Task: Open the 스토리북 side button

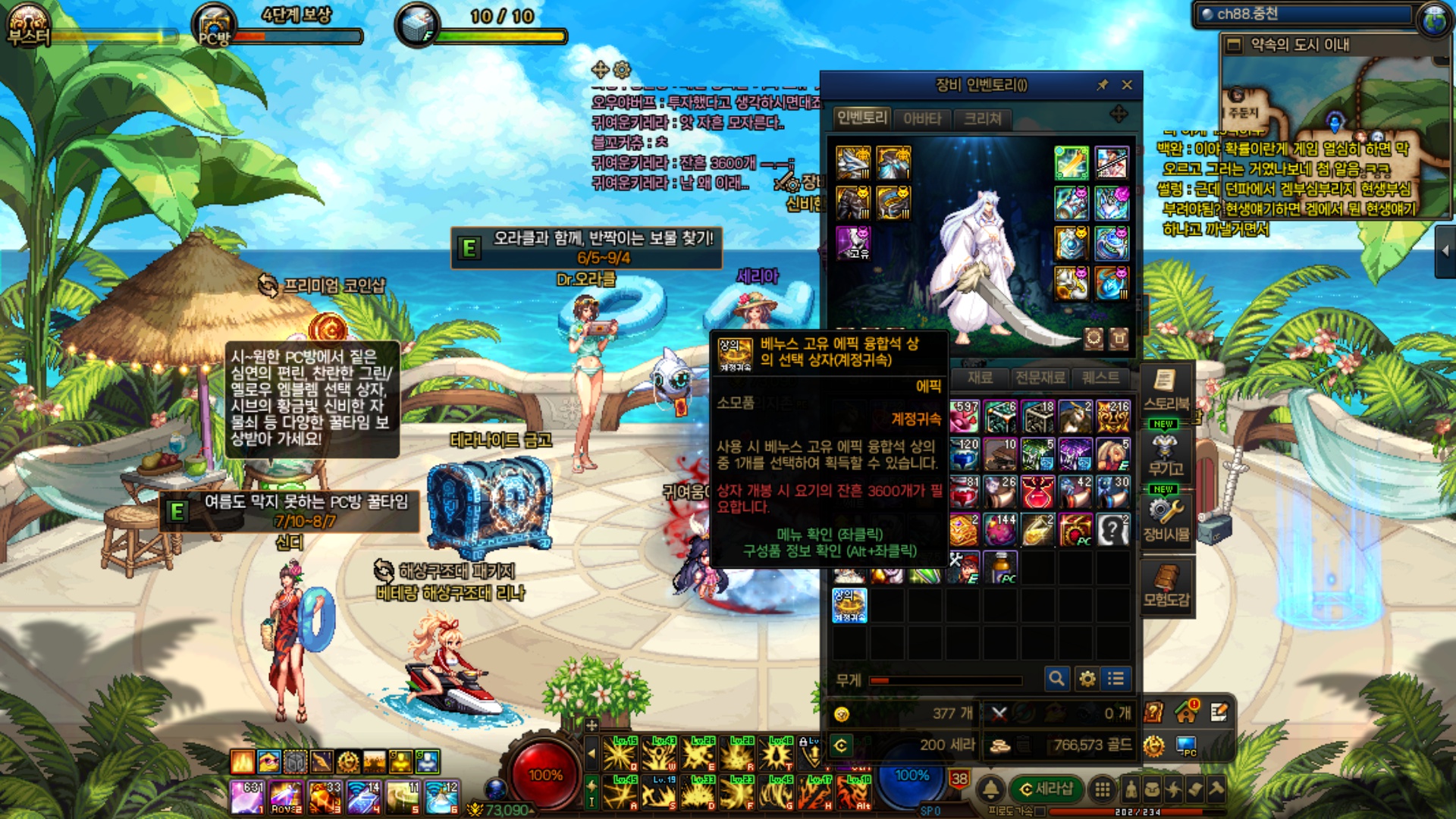Action: (1166, 389)
